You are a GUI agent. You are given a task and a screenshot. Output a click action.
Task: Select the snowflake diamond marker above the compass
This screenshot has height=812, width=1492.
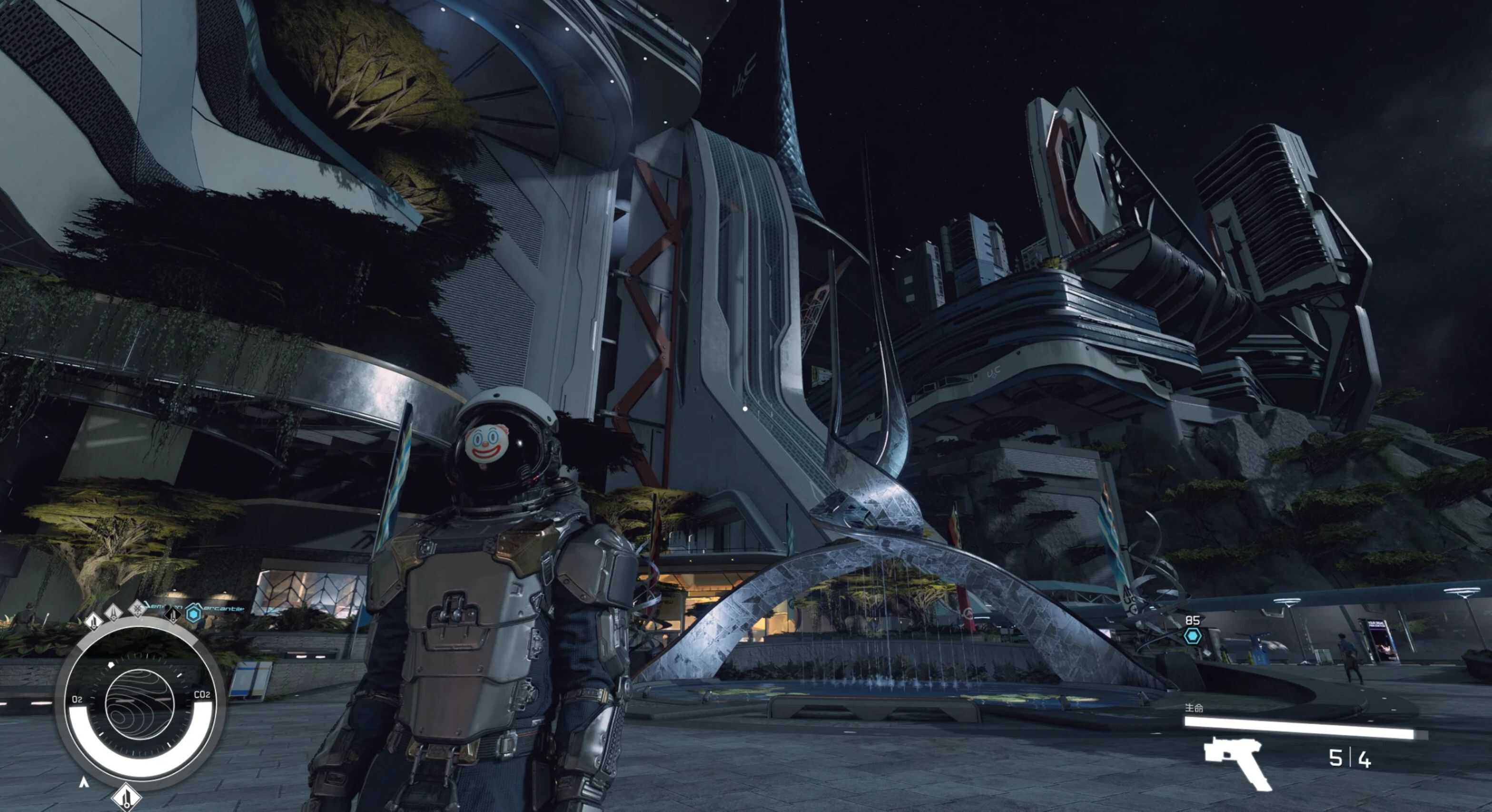tap(138, 608)
